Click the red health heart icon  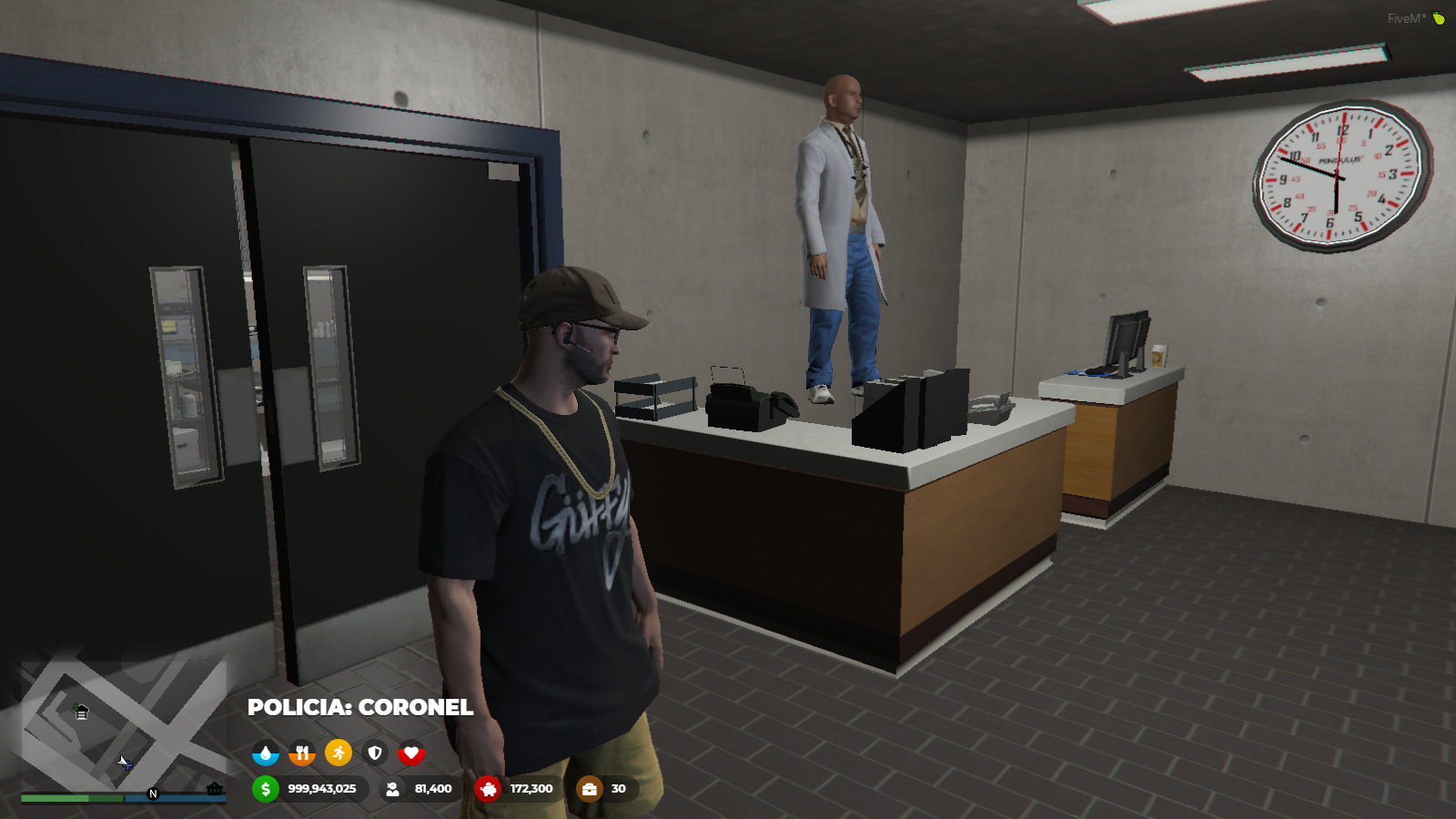click(411, 753)
